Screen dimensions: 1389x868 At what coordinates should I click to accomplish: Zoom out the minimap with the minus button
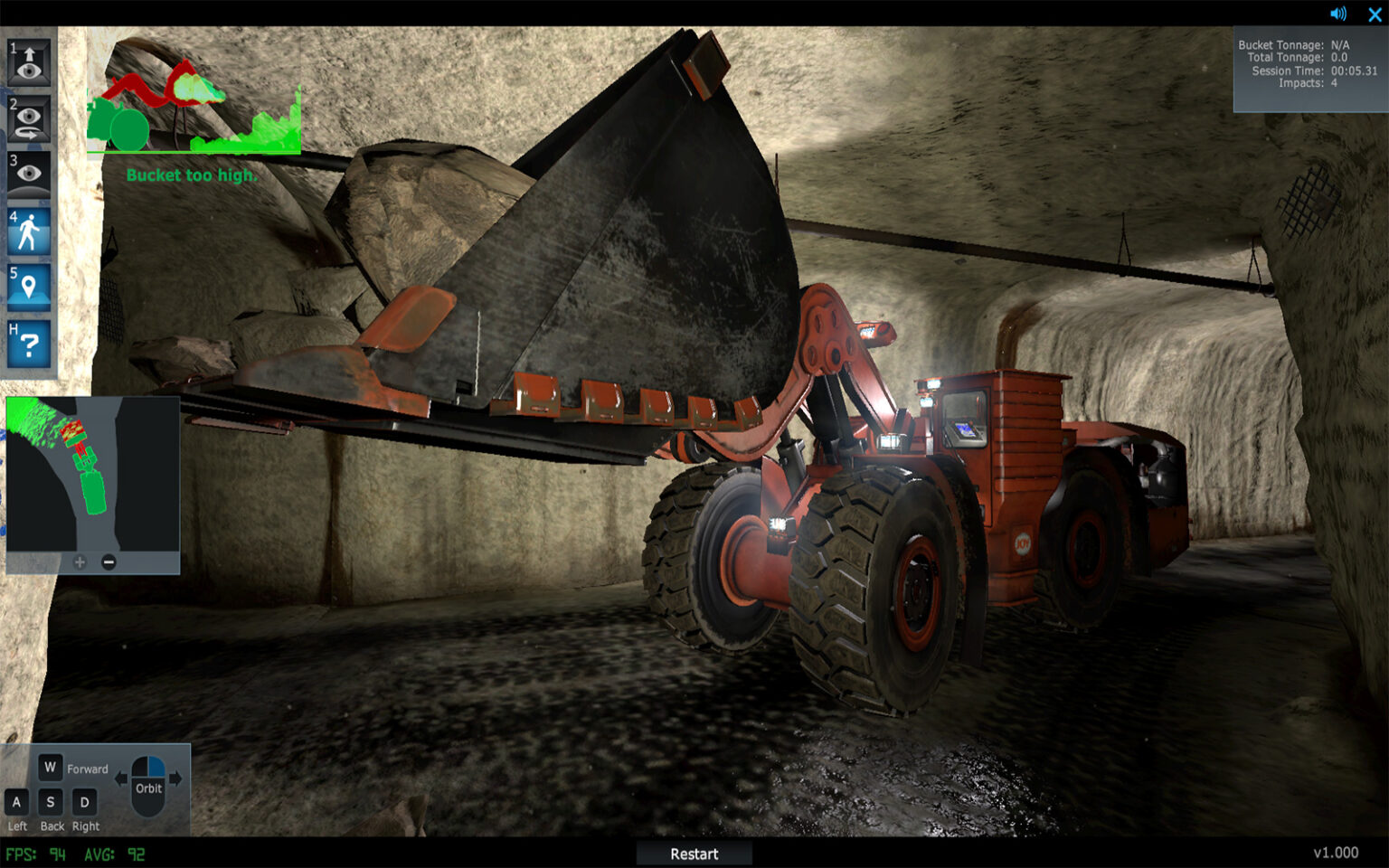point(109,562)
